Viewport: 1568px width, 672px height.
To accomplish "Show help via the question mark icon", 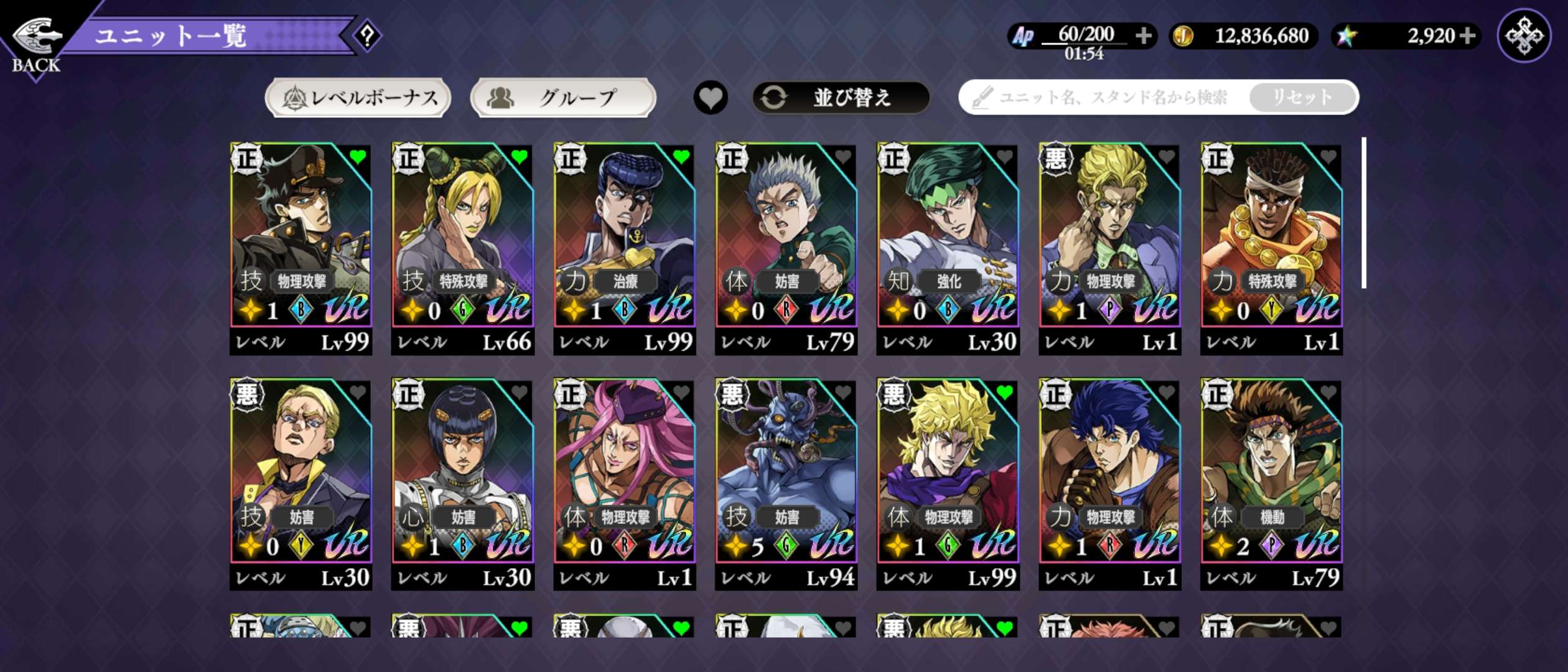I will point(368,36).
